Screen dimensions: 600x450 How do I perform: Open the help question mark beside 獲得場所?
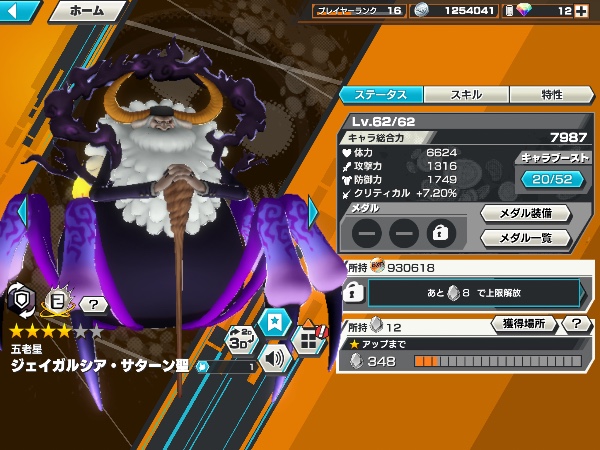tap(577, 324)
